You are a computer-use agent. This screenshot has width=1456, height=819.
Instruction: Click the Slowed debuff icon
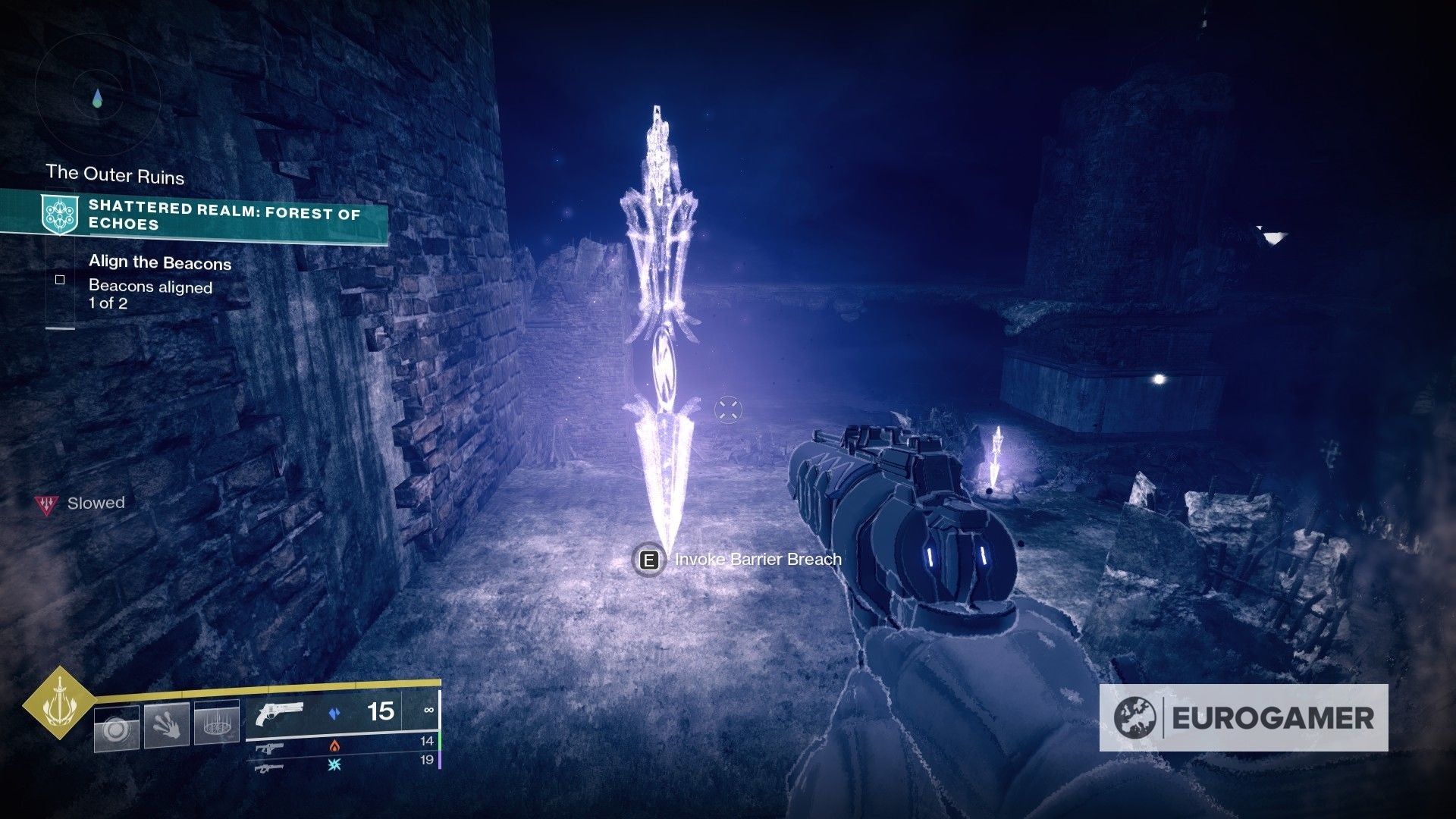click(x=46, y=504)
